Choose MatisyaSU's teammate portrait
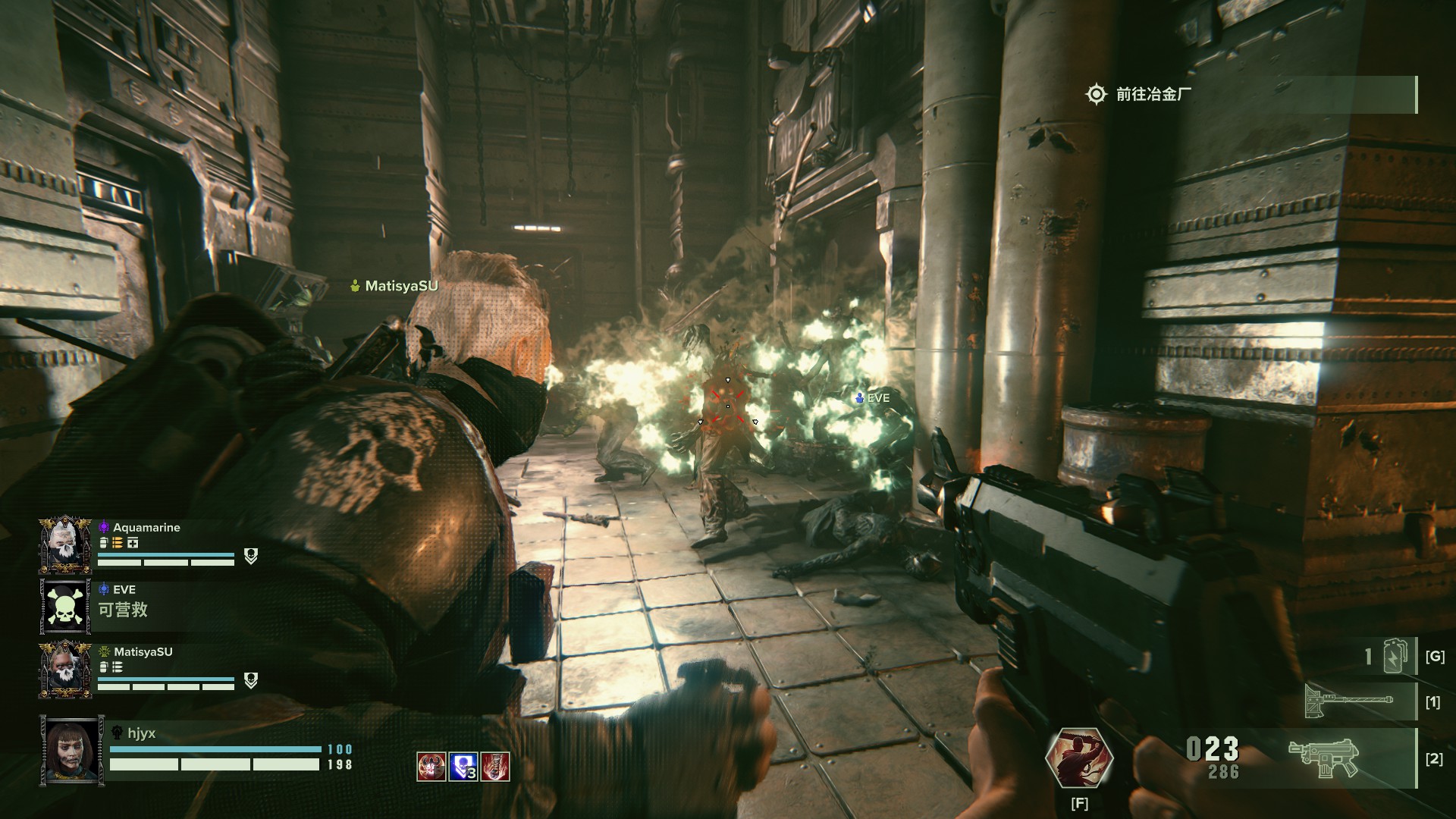Viewport: 1456px width, 819px height. click(65, 670)
